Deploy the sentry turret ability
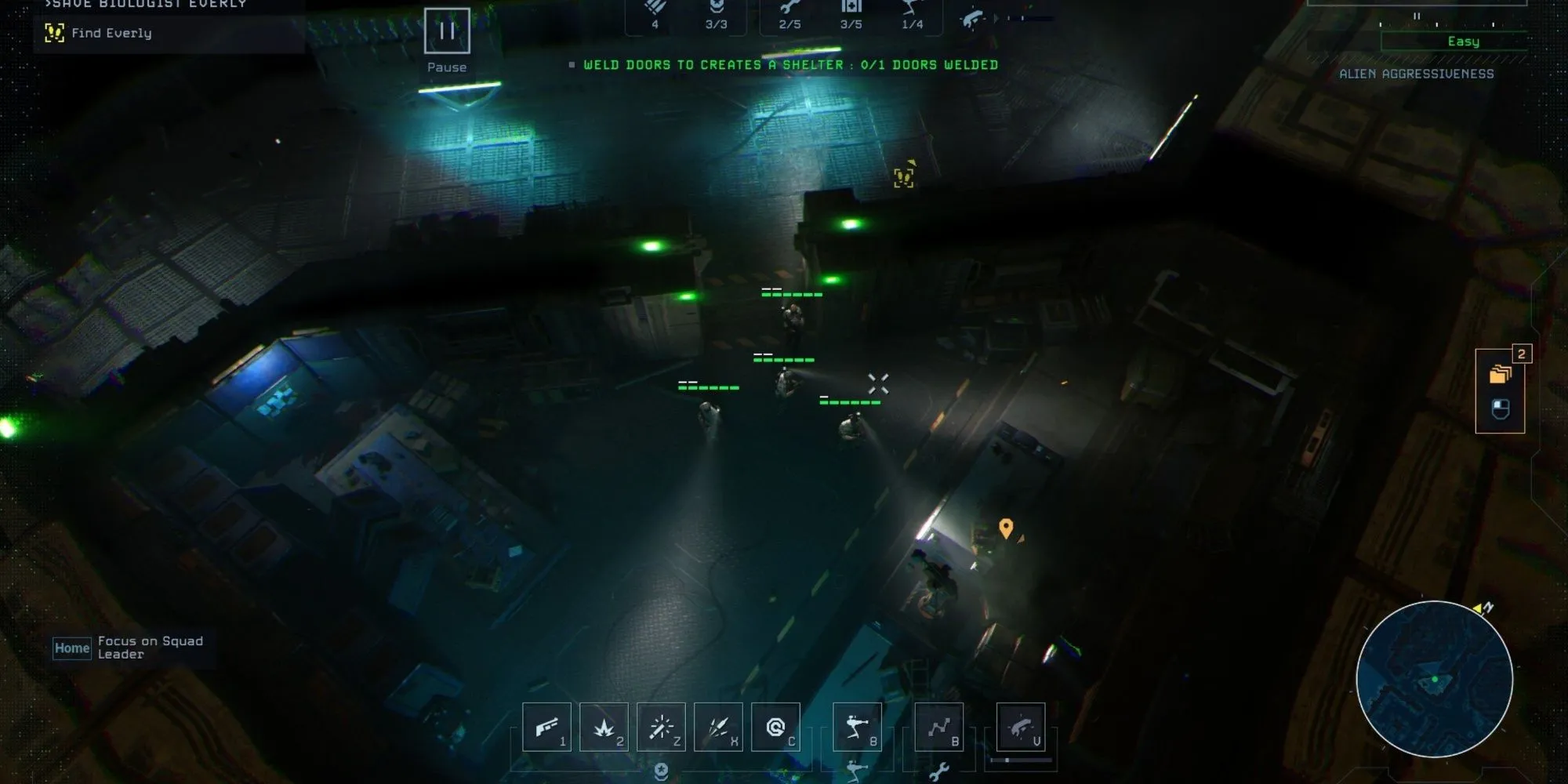 (x=857, y=728)
